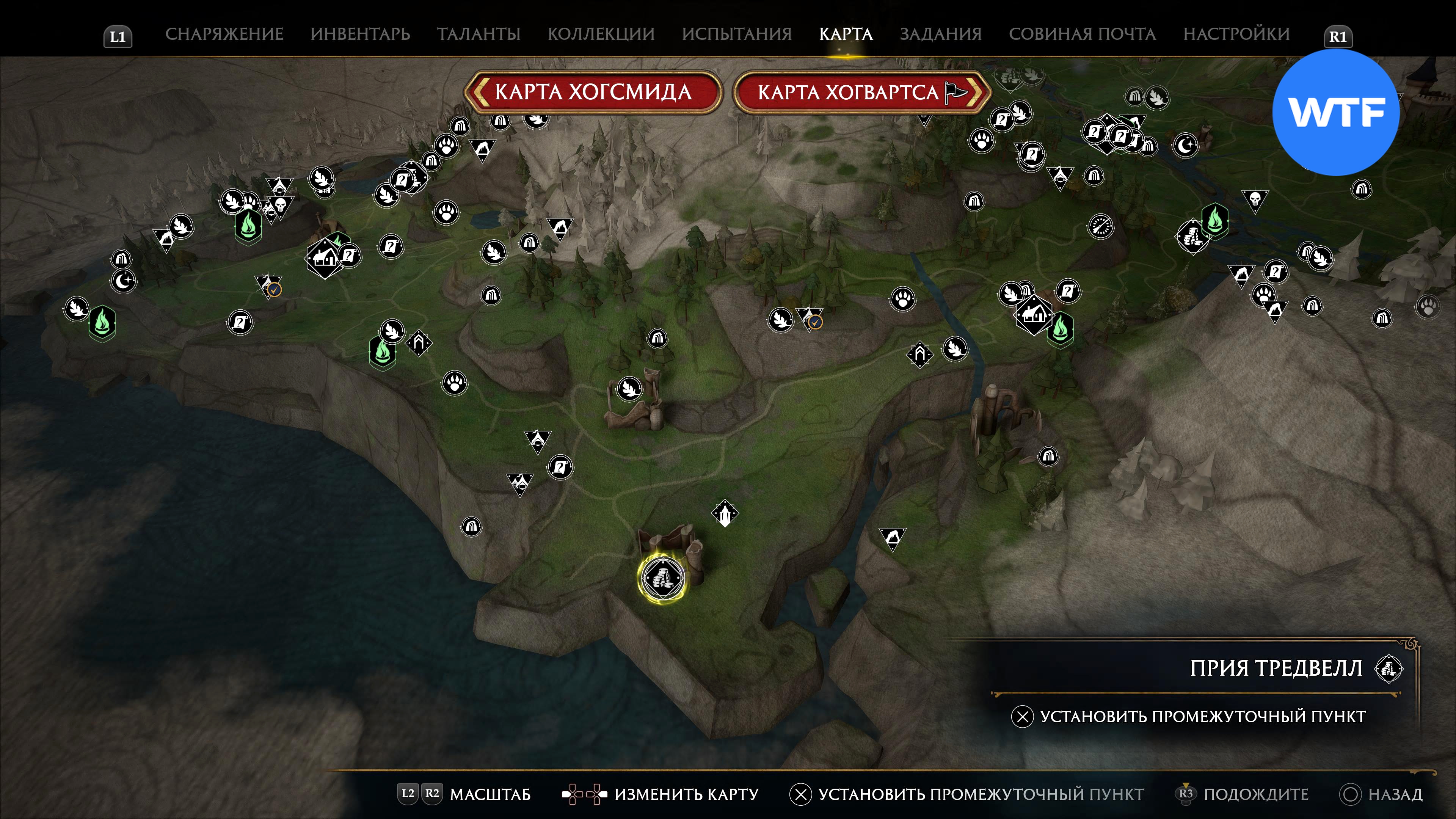This screenshot has height=819, width=1456.
Task: Switch to the Снаряжение tab
Action: [224, 34]
